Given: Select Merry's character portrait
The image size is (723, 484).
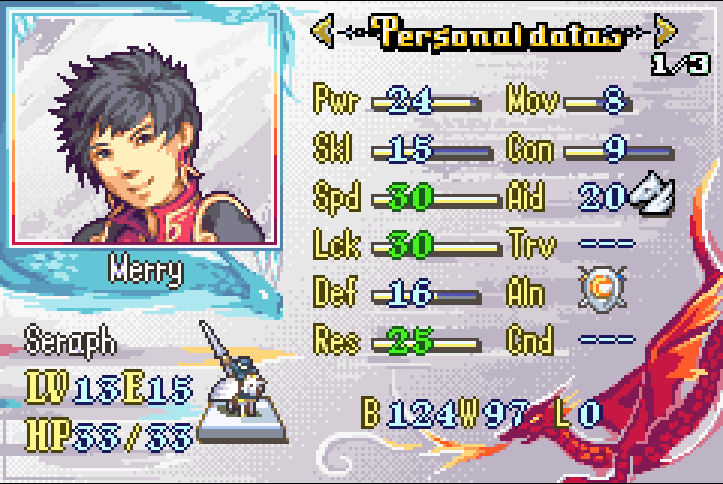Looking at the screenshot, I should pyautogui.click(x=144, y=131).
